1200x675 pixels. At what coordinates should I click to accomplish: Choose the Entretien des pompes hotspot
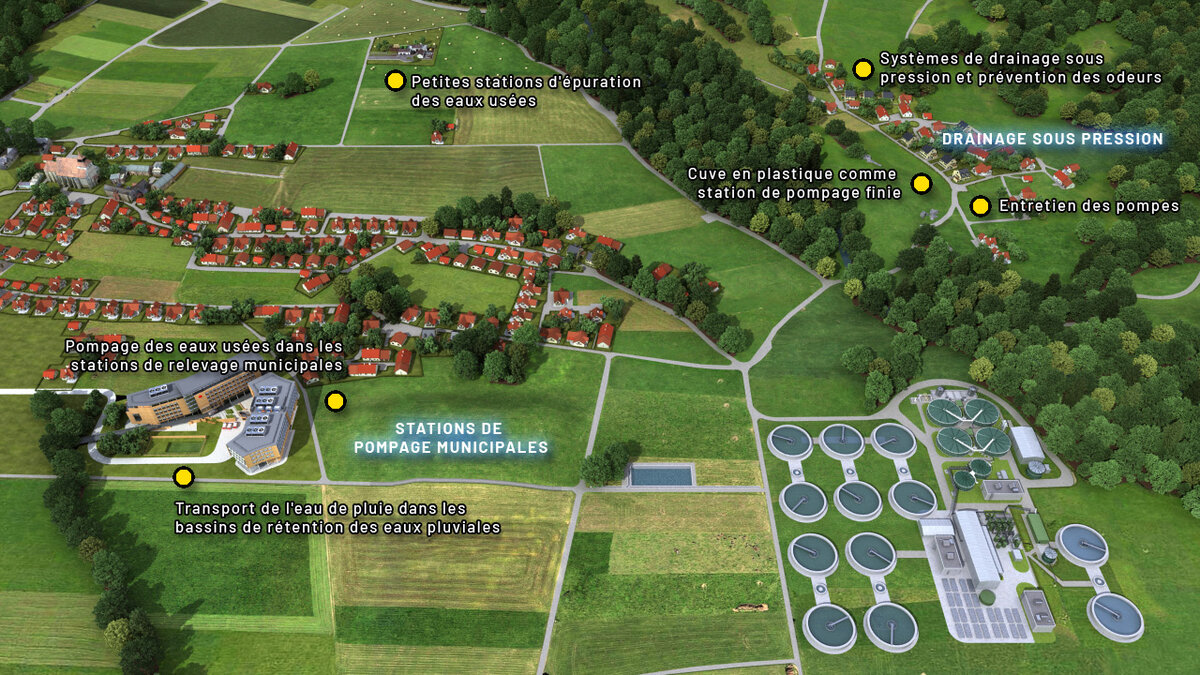pos(980,206)
